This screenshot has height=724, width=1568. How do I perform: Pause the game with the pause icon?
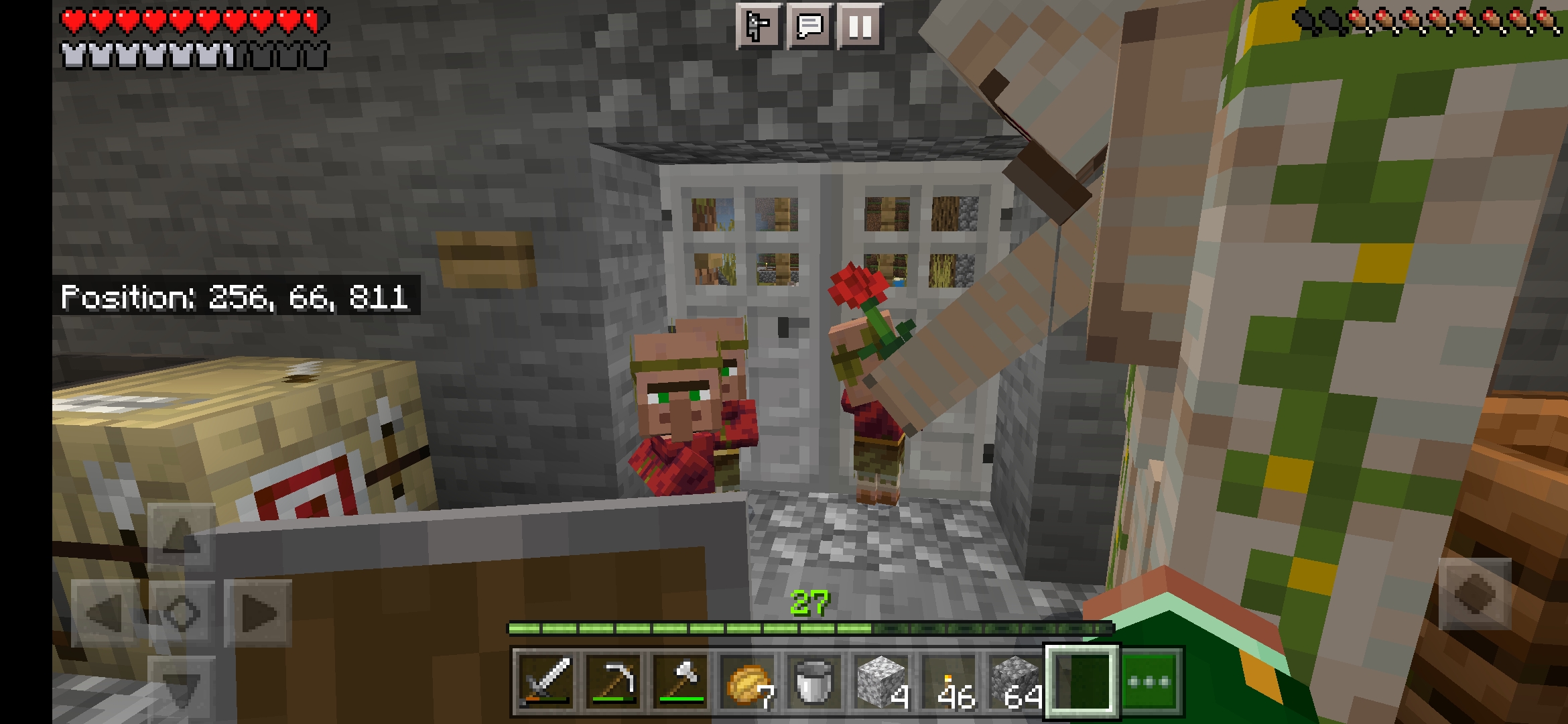point(858,27)
